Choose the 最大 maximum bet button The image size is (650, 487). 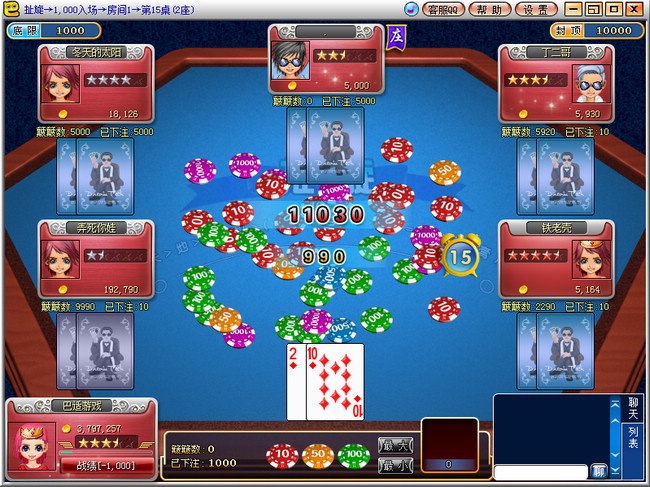click(395, 444)
